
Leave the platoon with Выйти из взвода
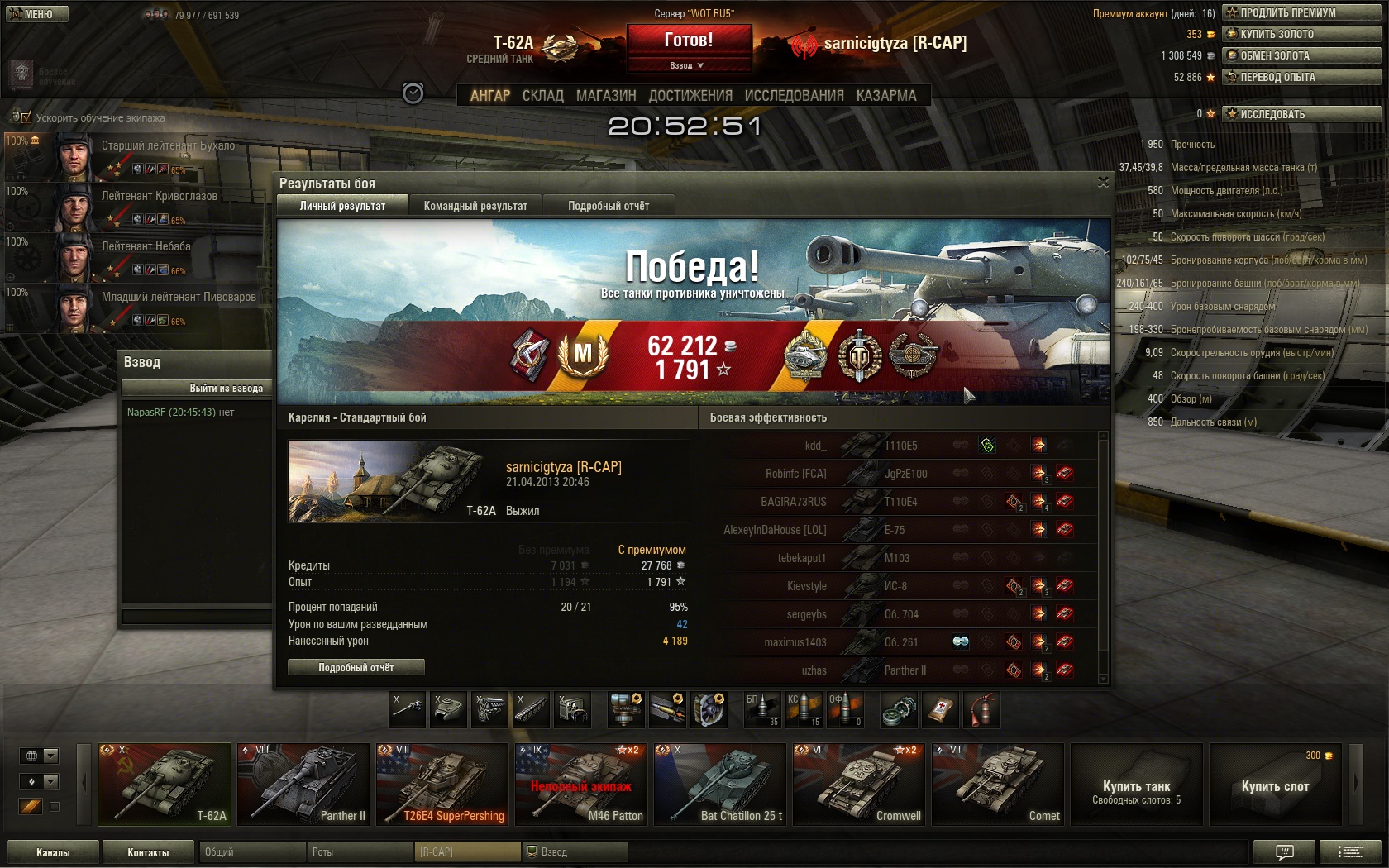click(197, 388)
